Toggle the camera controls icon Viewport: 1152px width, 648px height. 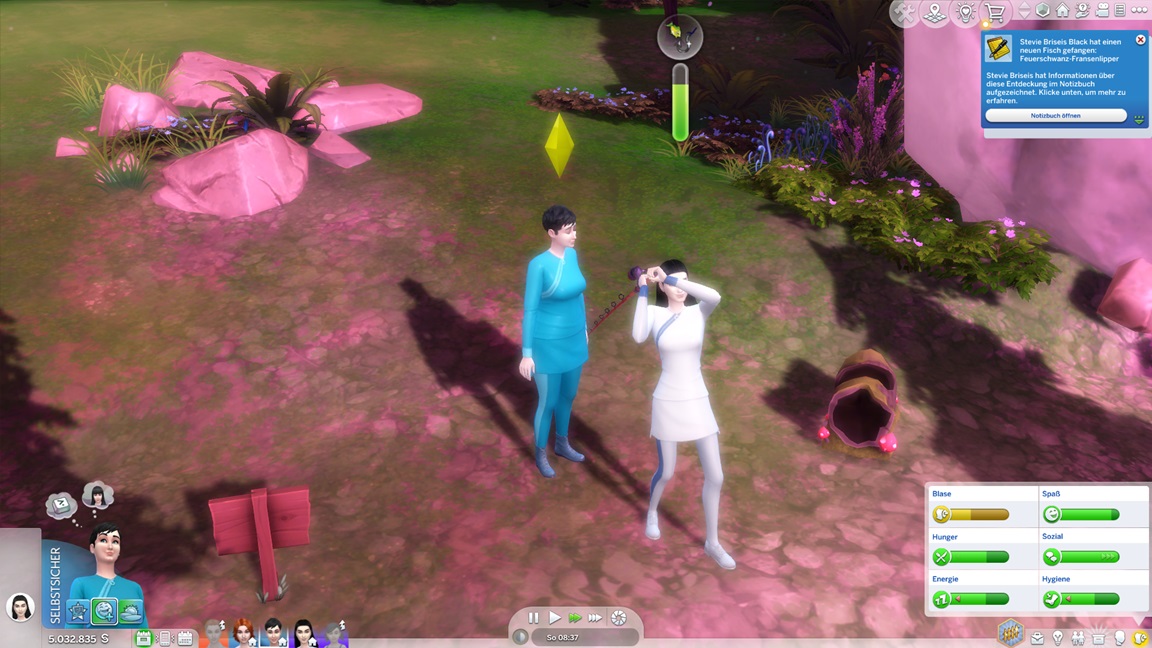pyautogui.click(x=1101, y=11)
